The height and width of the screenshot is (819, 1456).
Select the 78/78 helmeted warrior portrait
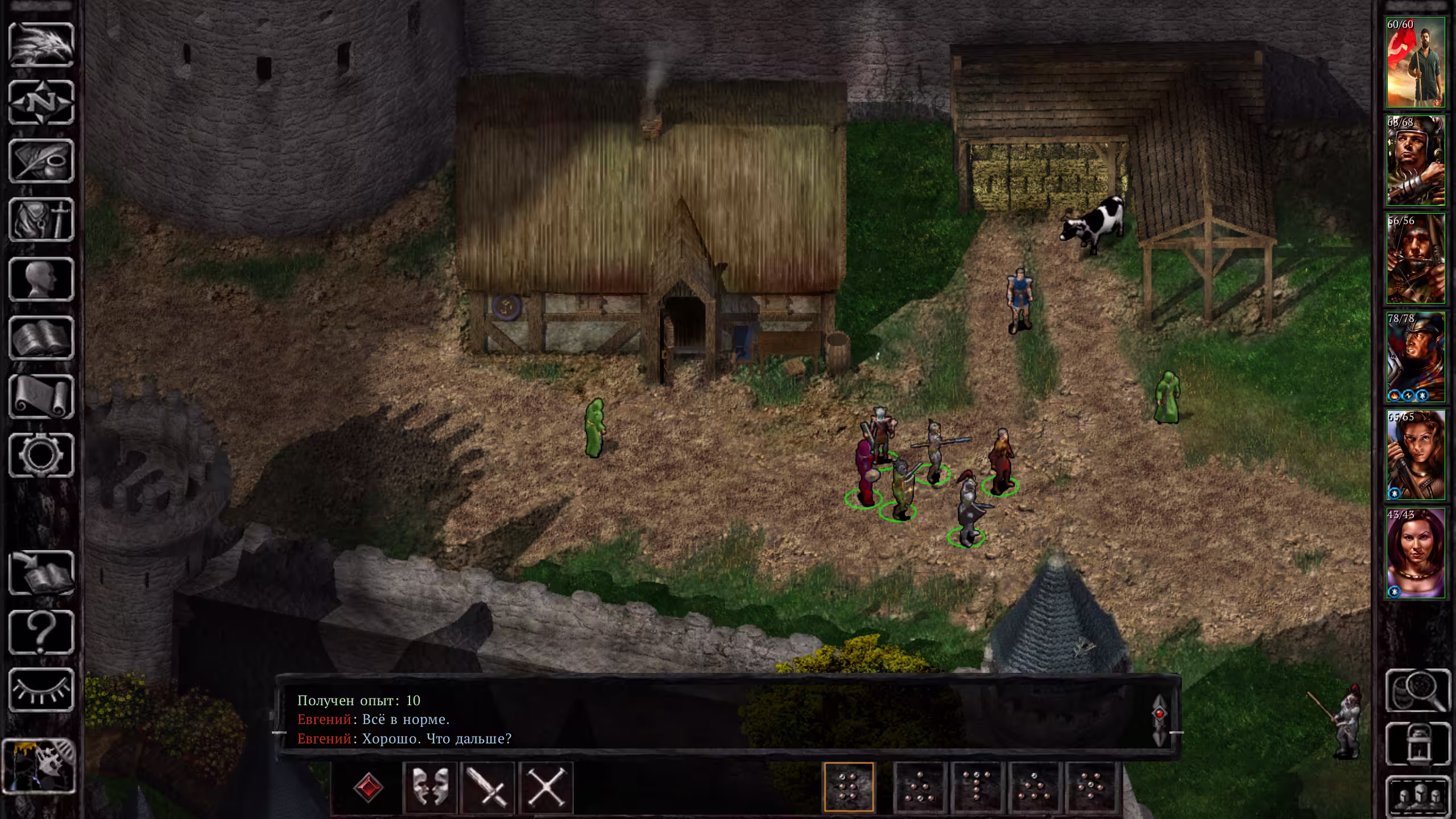point(1415,357)
